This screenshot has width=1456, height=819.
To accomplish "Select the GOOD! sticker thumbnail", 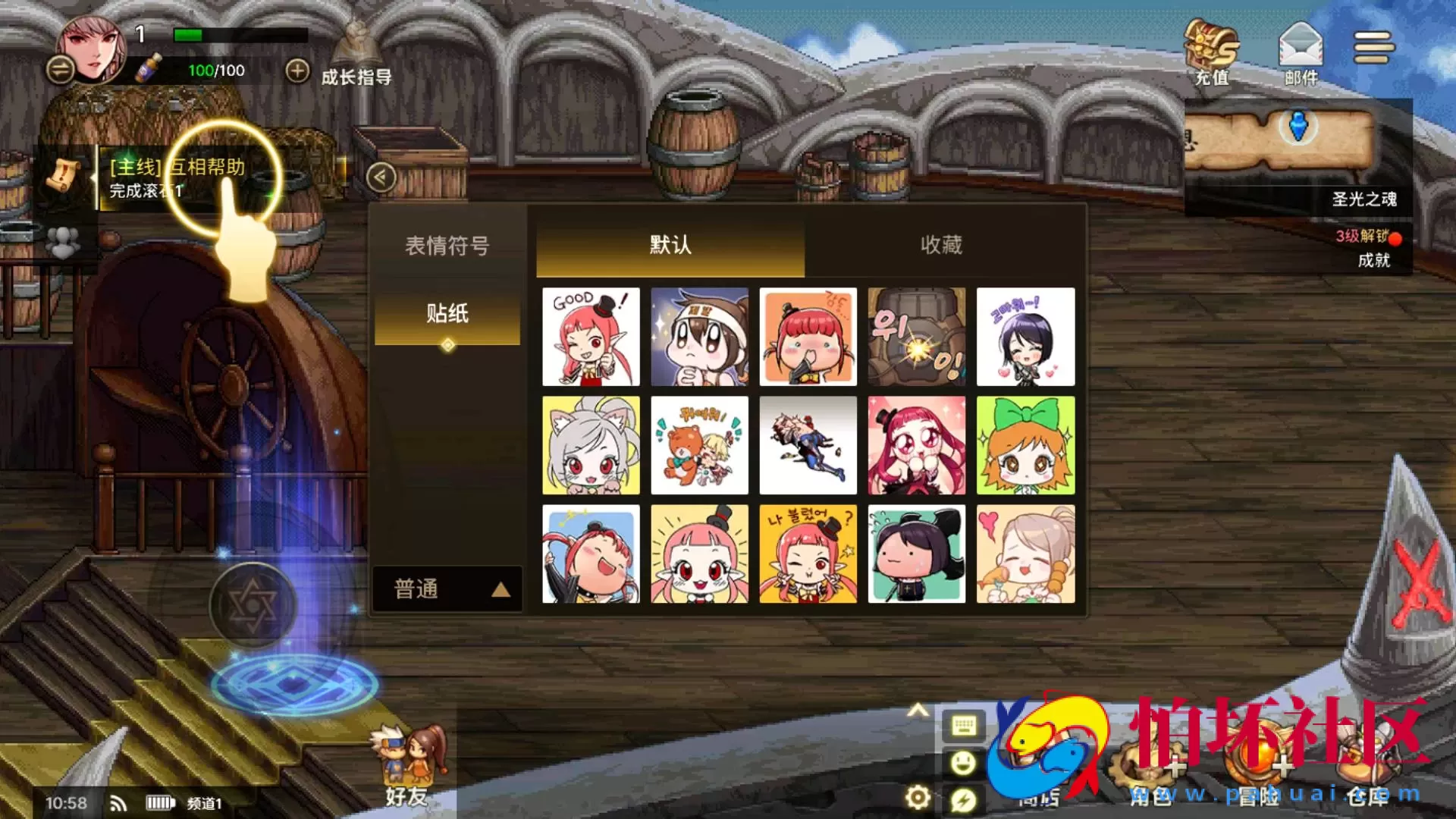I will click(591, 336).
